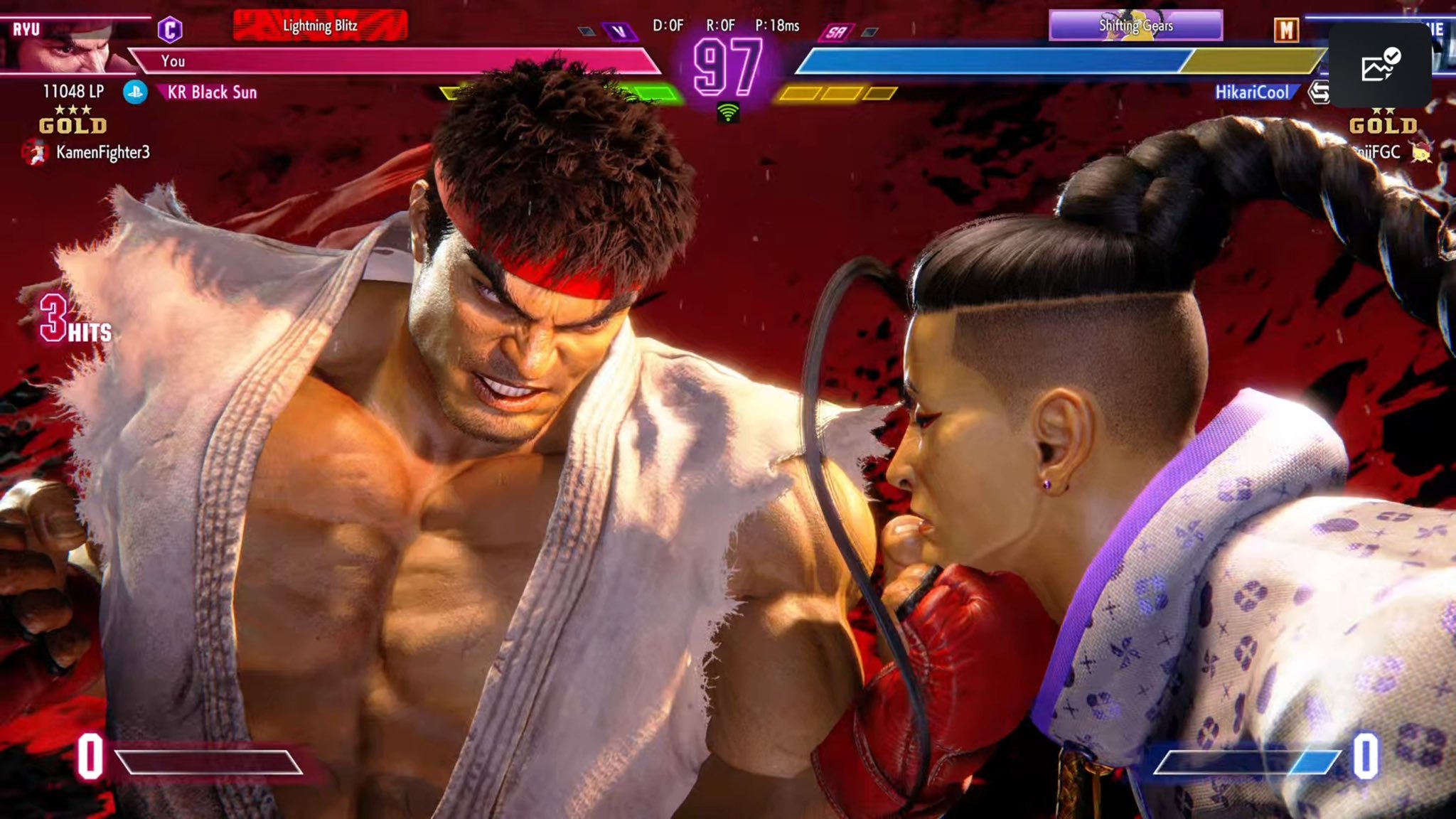Open the screenshot-saved notification in the top right

1381,66
